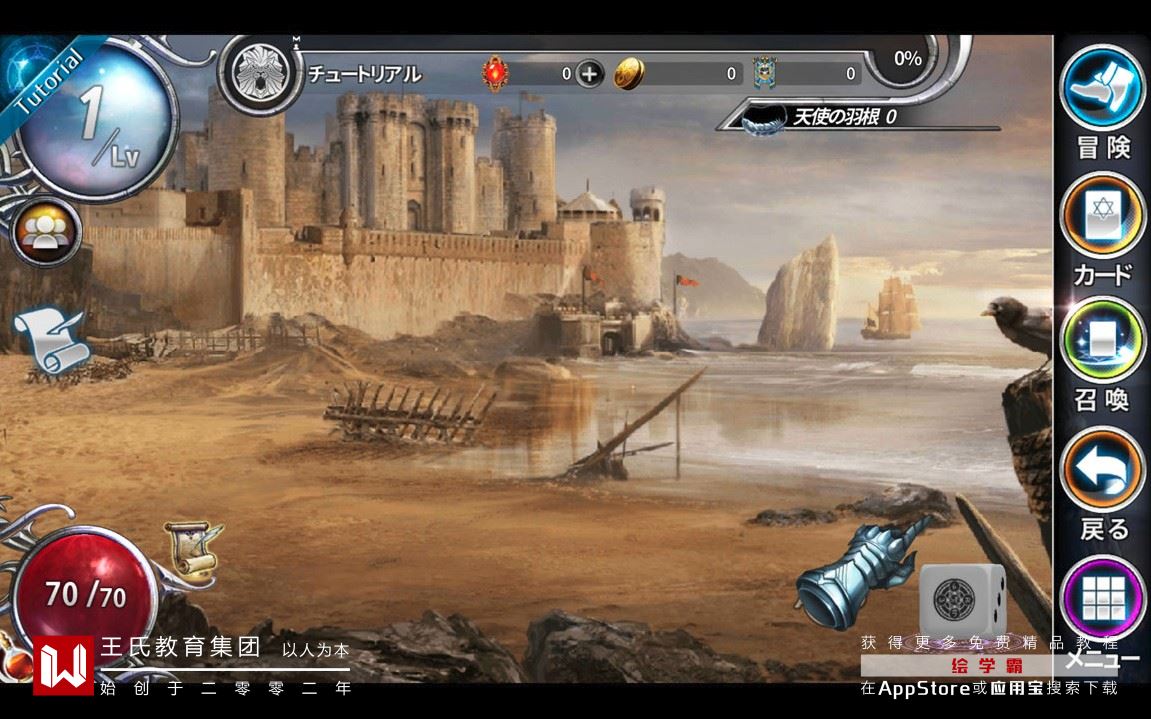Open the friends group icon

pyautogui.click(x=45, y=231)
